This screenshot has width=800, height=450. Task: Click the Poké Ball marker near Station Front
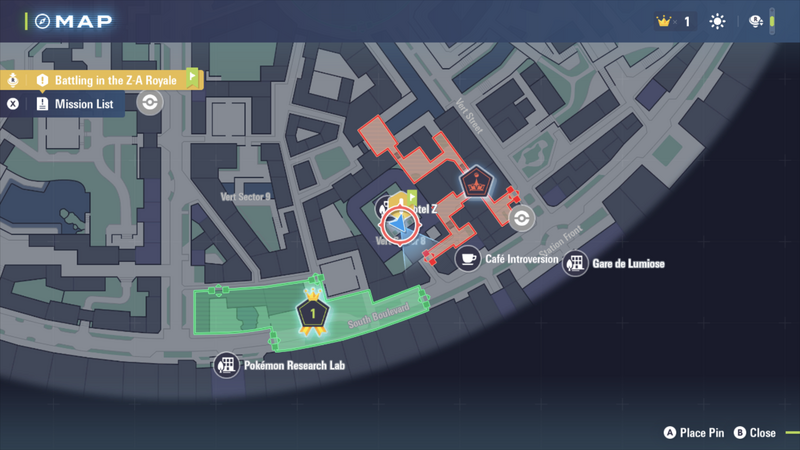pyautogui.click(x=521, y=218)
